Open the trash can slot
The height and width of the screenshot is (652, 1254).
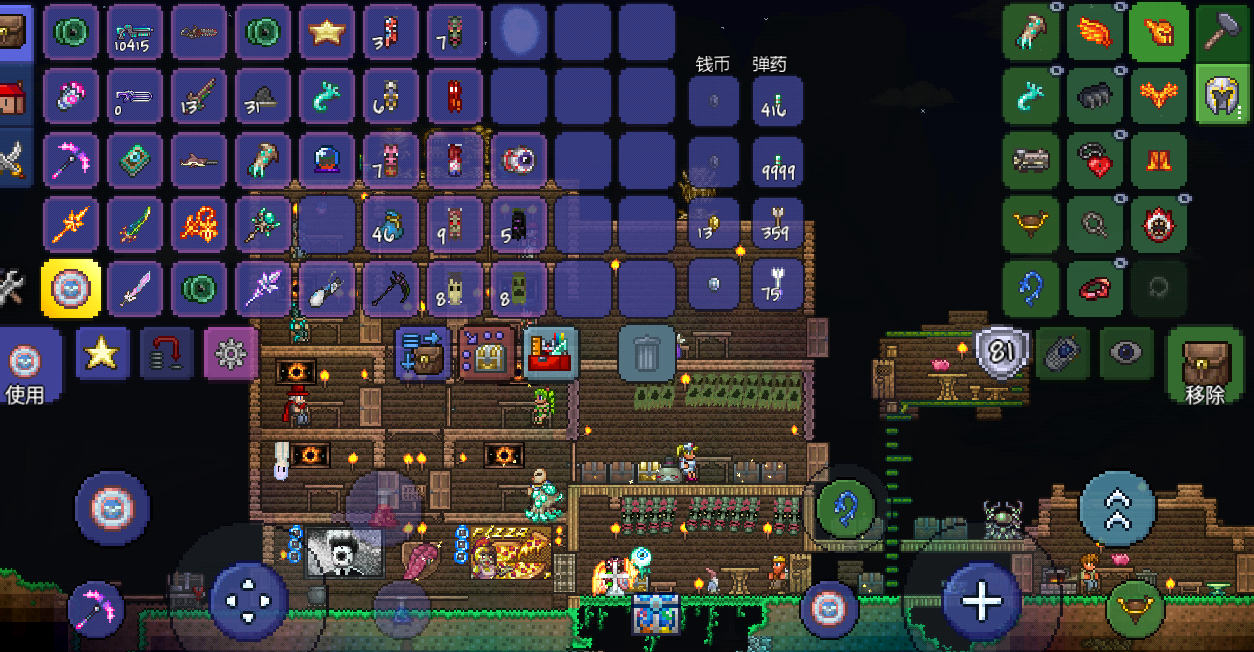647,353
